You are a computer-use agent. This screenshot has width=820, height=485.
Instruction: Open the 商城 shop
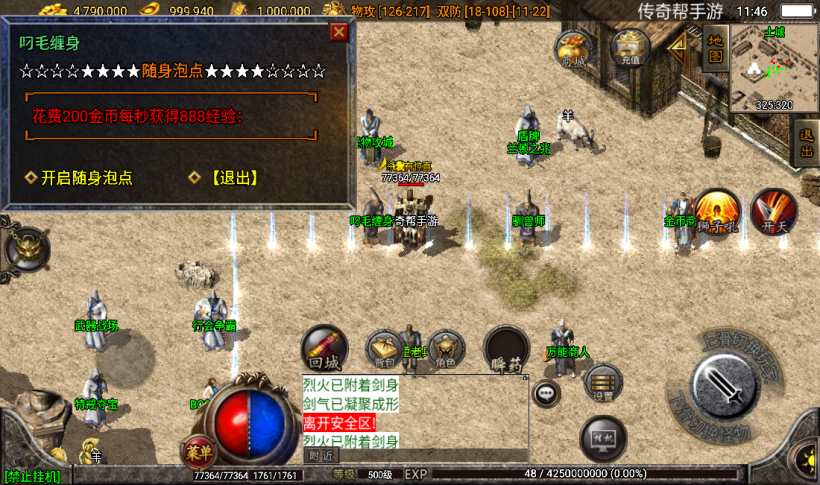click(574, 47)
